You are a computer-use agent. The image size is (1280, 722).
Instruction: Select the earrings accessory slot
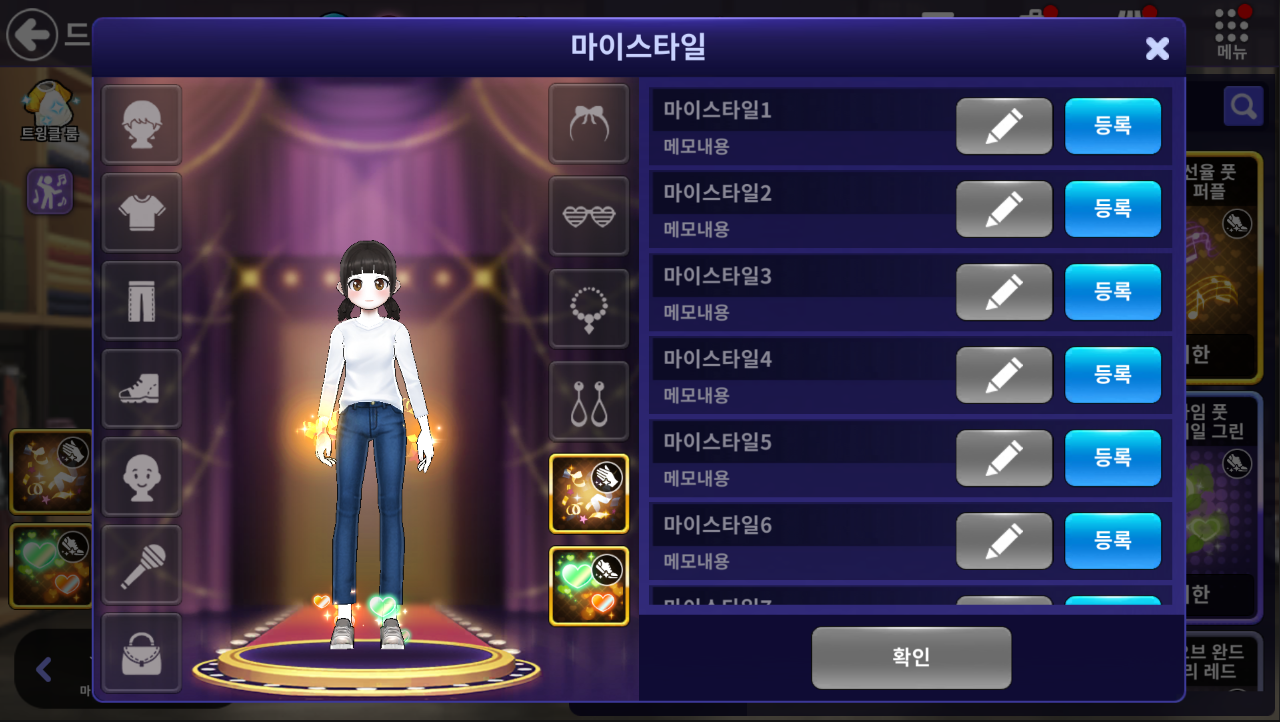(x=589, y=401)
